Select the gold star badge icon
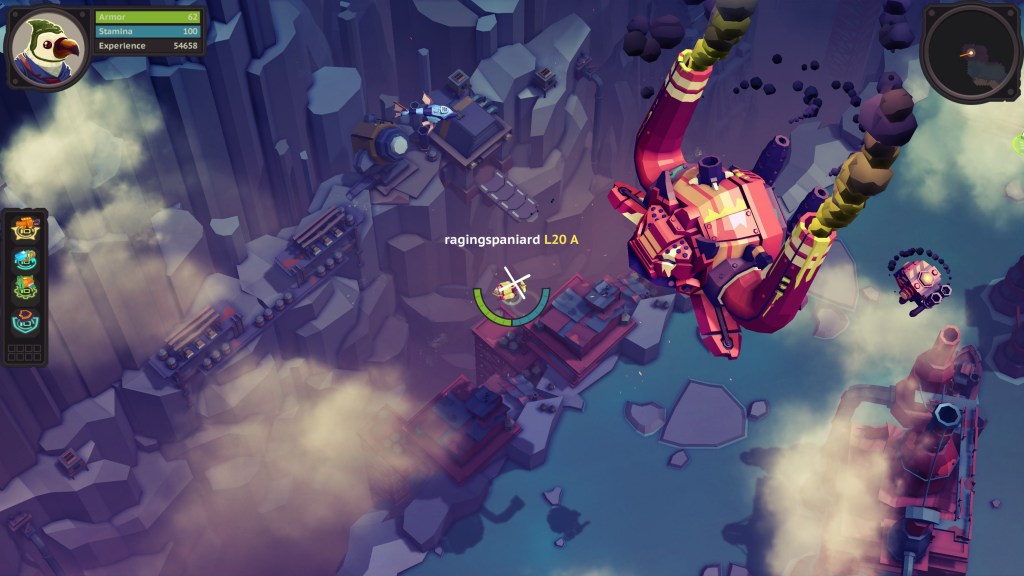This screenshot has height=576, width=1024. coord(25,228)
